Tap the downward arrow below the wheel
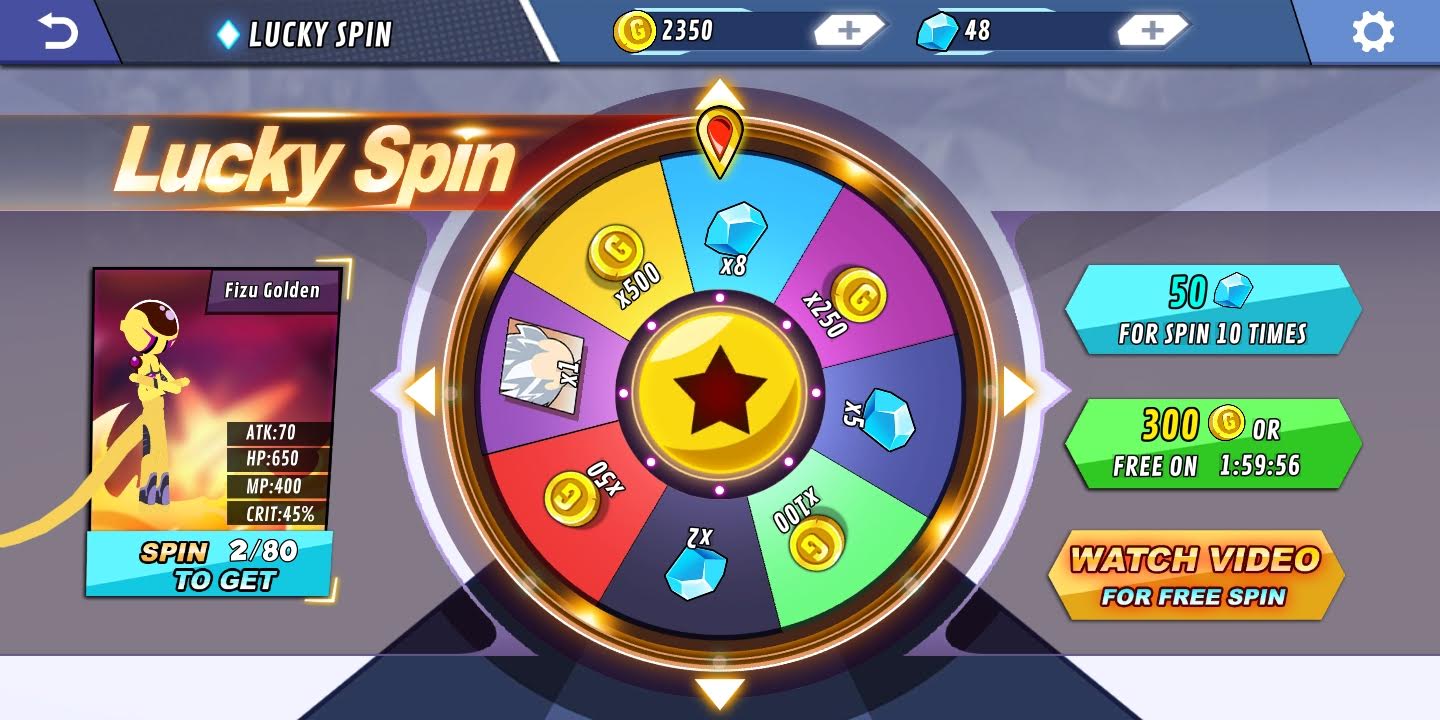The image size is (1440, 720). [x=718, y=689]
